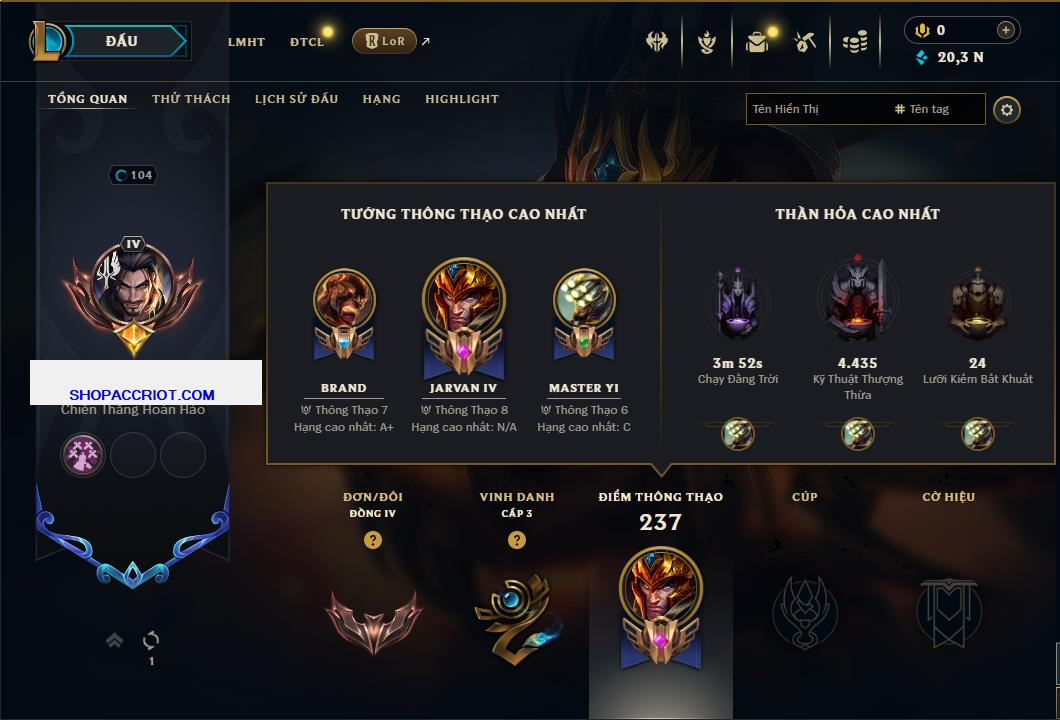Viewport: 1060px width, 720px height.
Task: Open the TỔNG QUAN profile tab
Action: (88, 99)
